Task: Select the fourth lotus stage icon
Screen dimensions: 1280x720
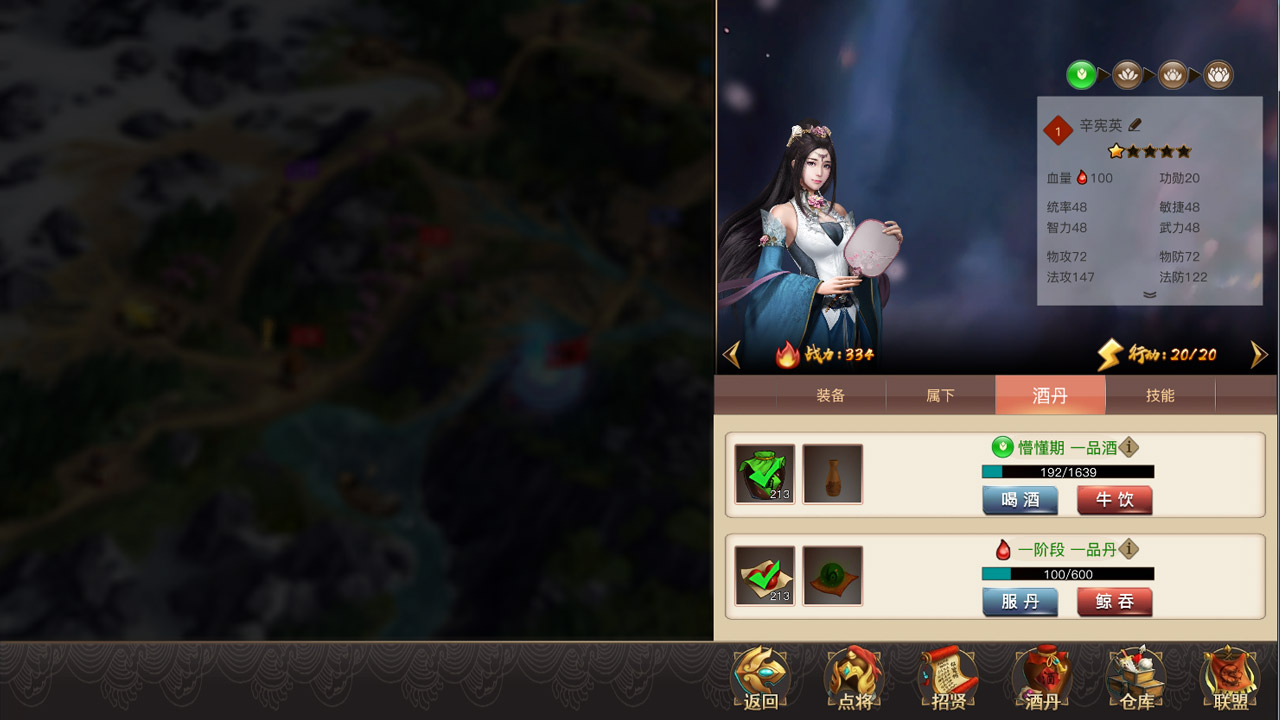Action: click(x=1219, y=73)
